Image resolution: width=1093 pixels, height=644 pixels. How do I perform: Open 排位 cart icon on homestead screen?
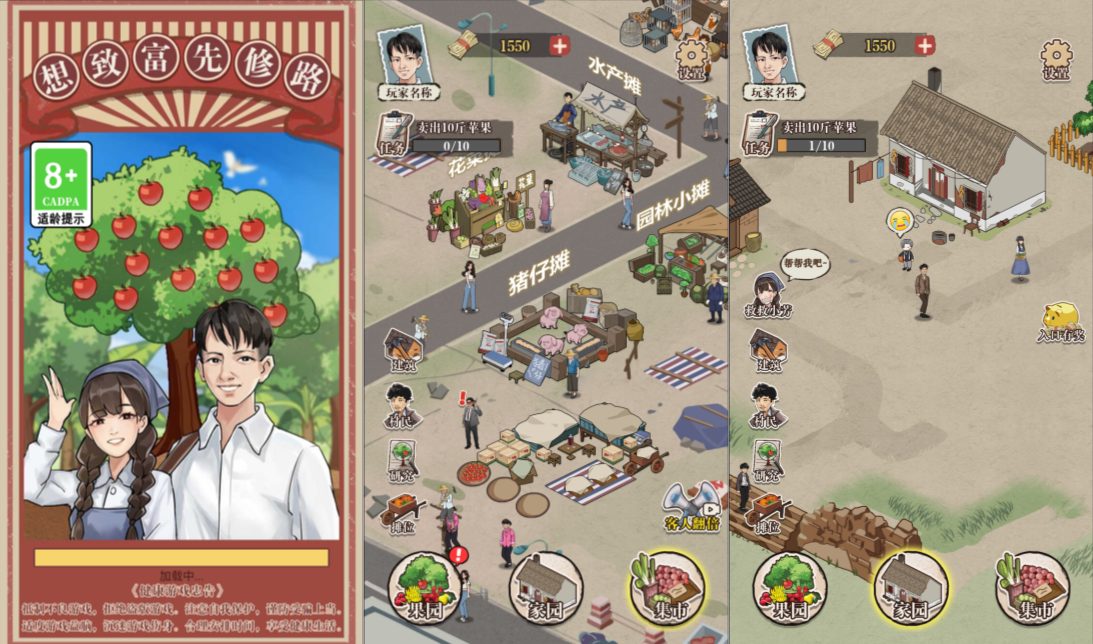click(x=767, y=512)
